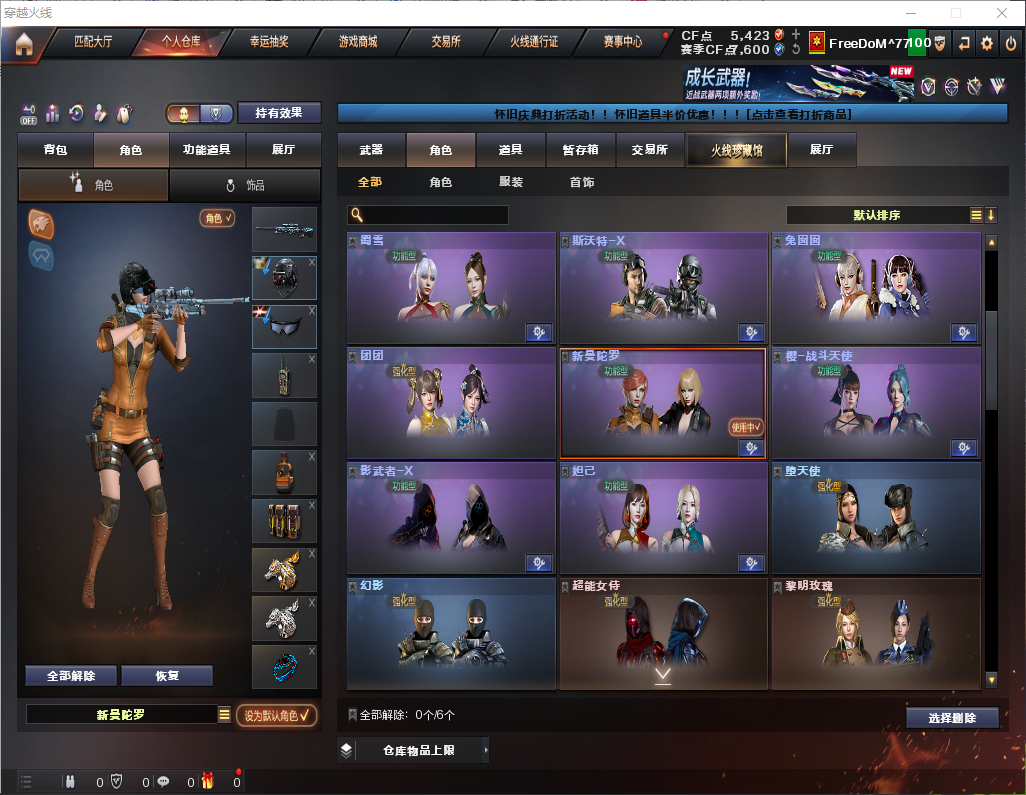Switch warehouse to the 武器 weapons tab
The width and height of the screenshot is (1026, 795).
(x=371, y=150)
